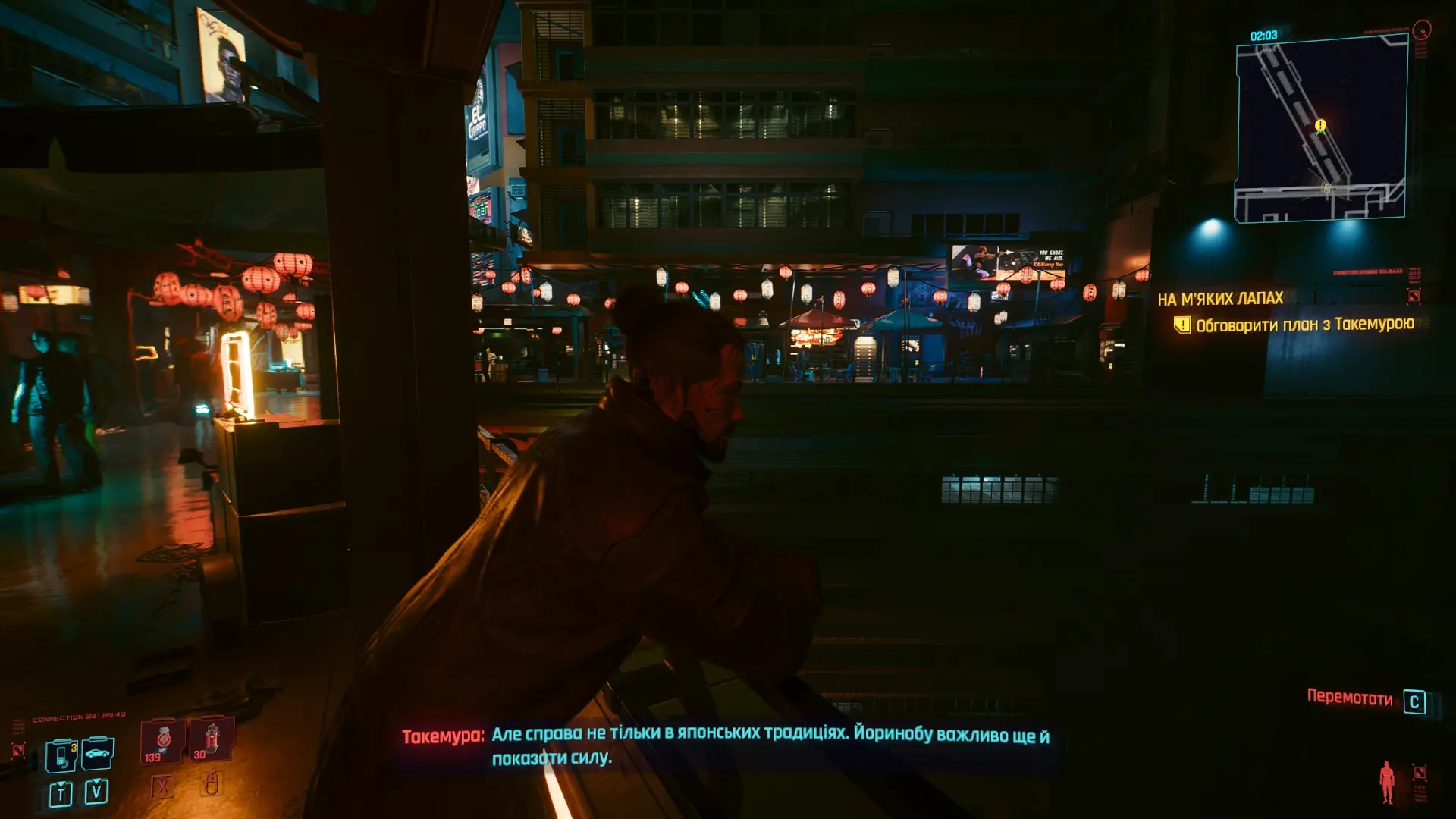Click the yellow quest marker on minimap
Screen dimensions: 1456x819
pyautogui.click(x=1320, y=125)
